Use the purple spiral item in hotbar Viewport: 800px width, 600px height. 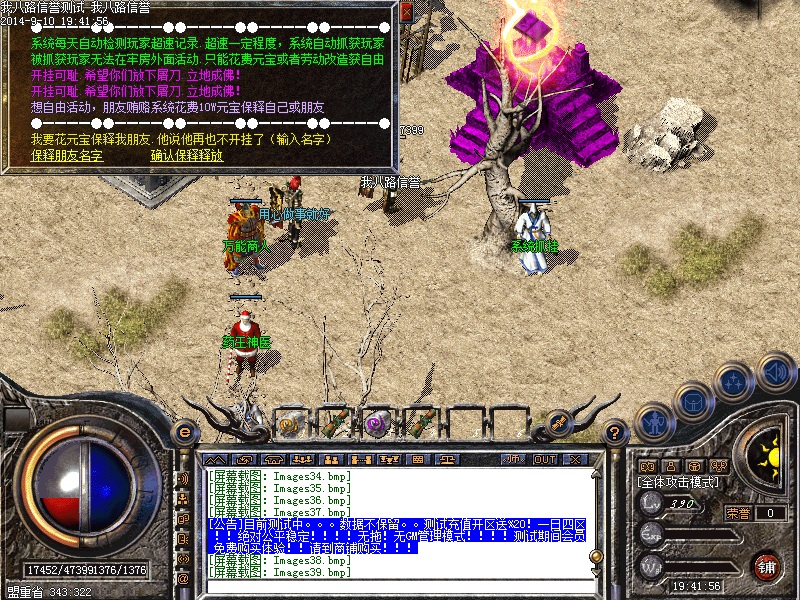tap(377, 424)
